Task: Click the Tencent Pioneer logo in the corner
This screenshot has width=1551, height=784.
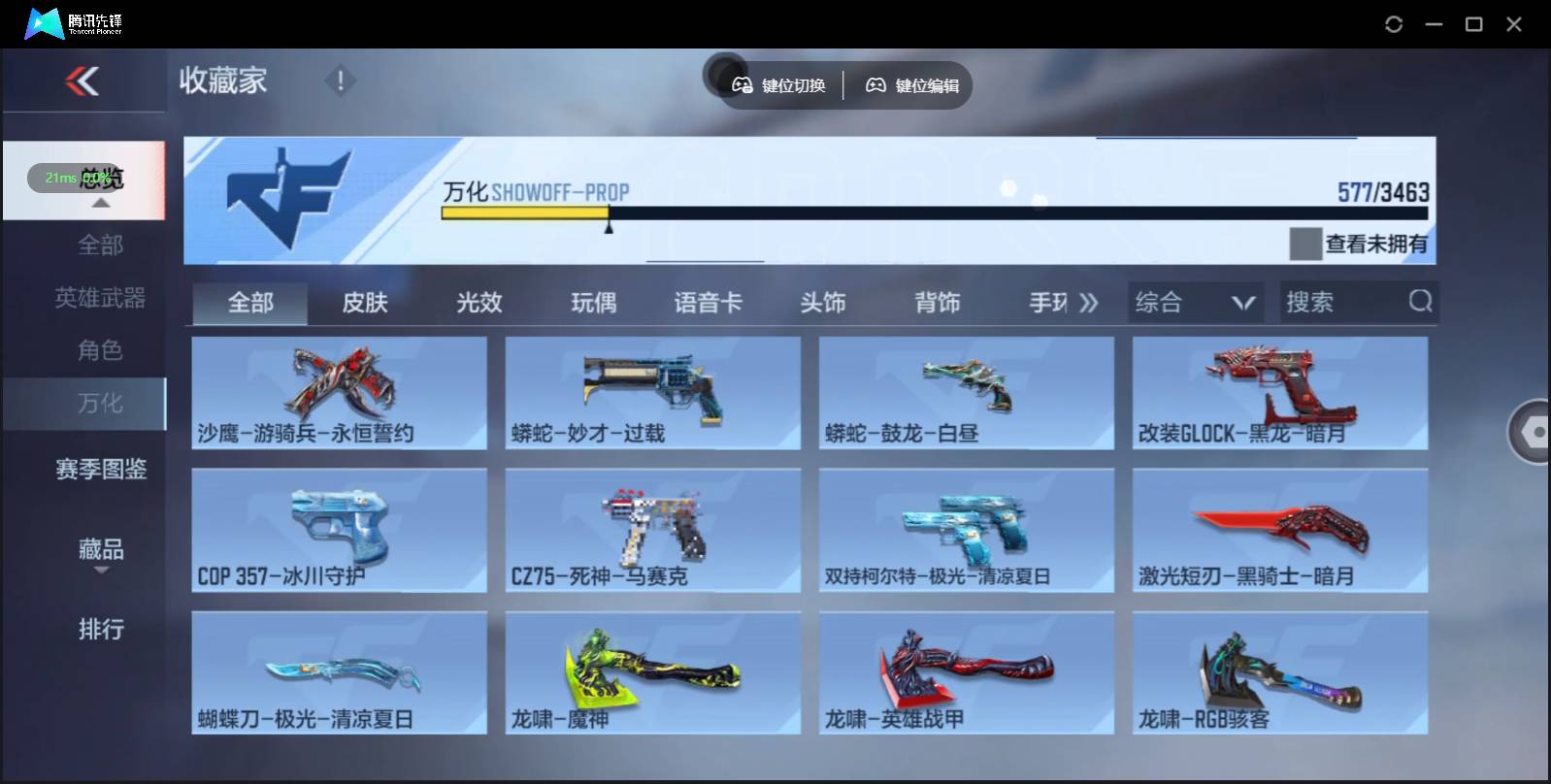Action: pyautogui.click(x=44, y=21)
